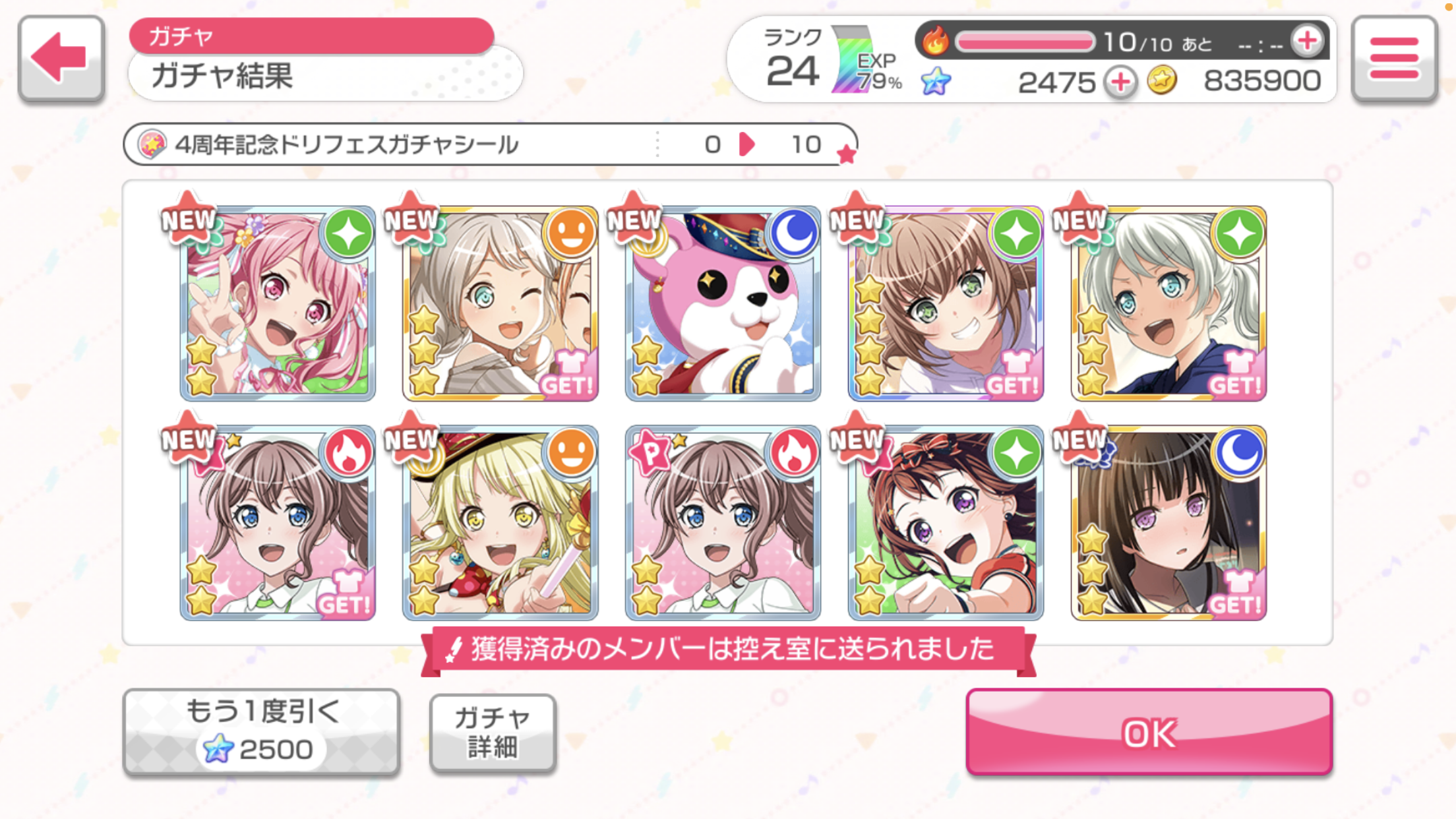Confirm gacha results with OK
This screenshot has height=819, width=1456.
pyautogui.click(x=1149, y=732)
